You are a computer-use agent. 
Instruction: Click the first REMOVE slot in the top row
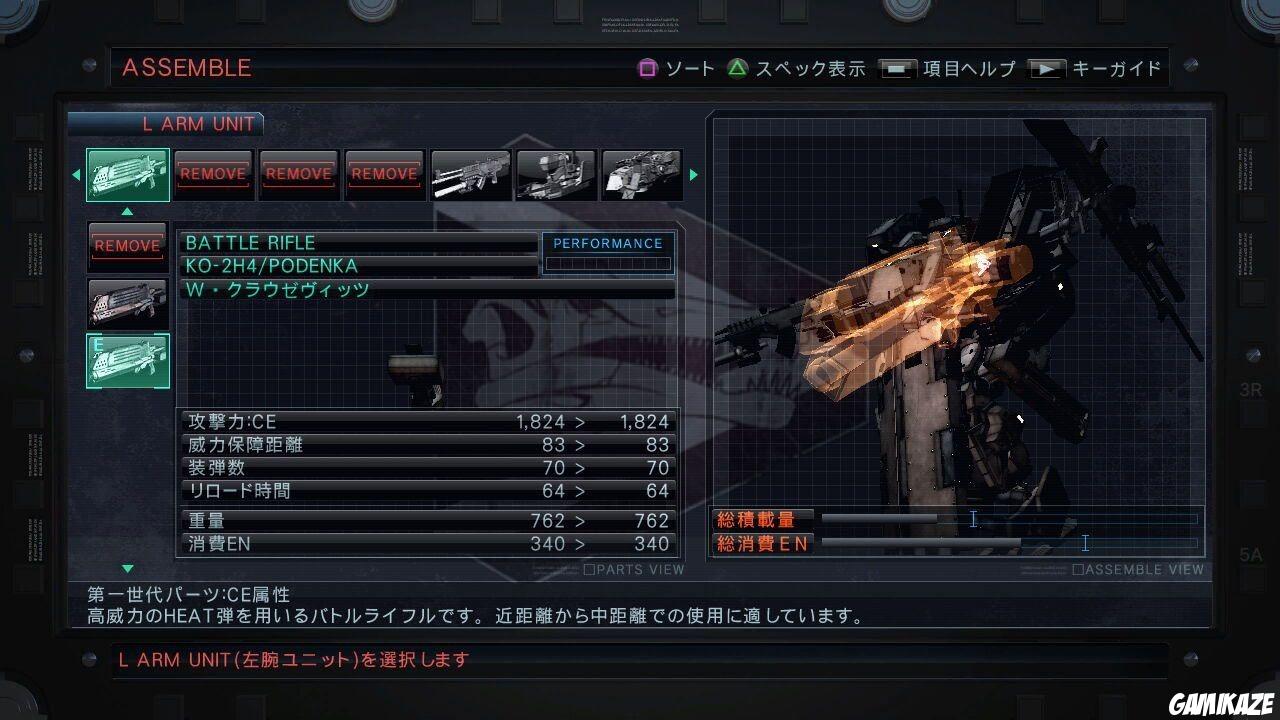point(212,174)
